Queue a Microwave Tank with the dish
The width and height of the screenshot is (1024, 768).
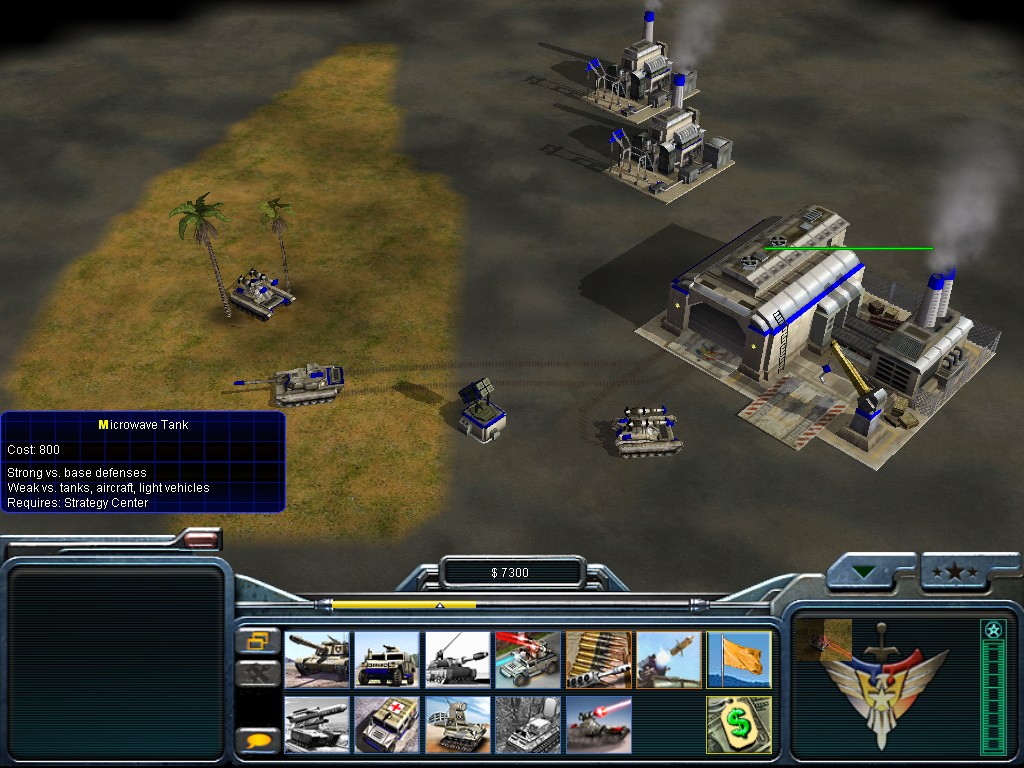pos(457,724)
